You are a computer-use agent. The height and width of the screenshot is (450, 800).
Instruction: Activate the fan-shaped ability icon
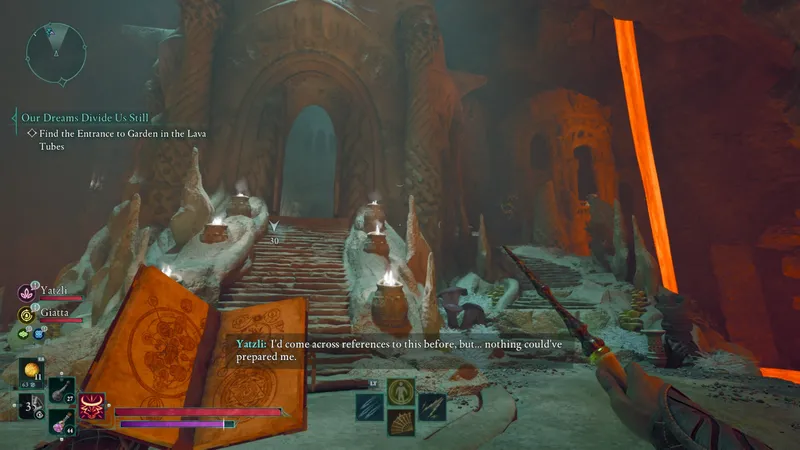coord(401,422)
